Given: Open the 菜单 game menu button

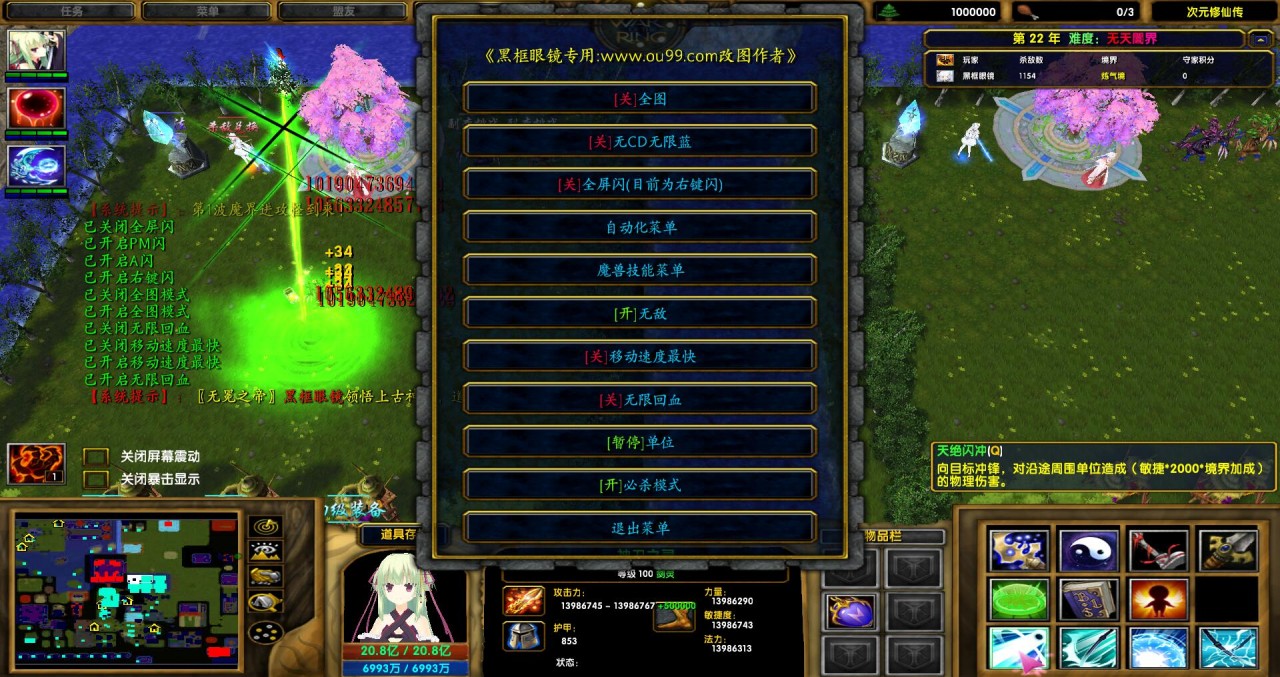Looking at the screenshot, I should pyautogui.click(x=207, y=12).
